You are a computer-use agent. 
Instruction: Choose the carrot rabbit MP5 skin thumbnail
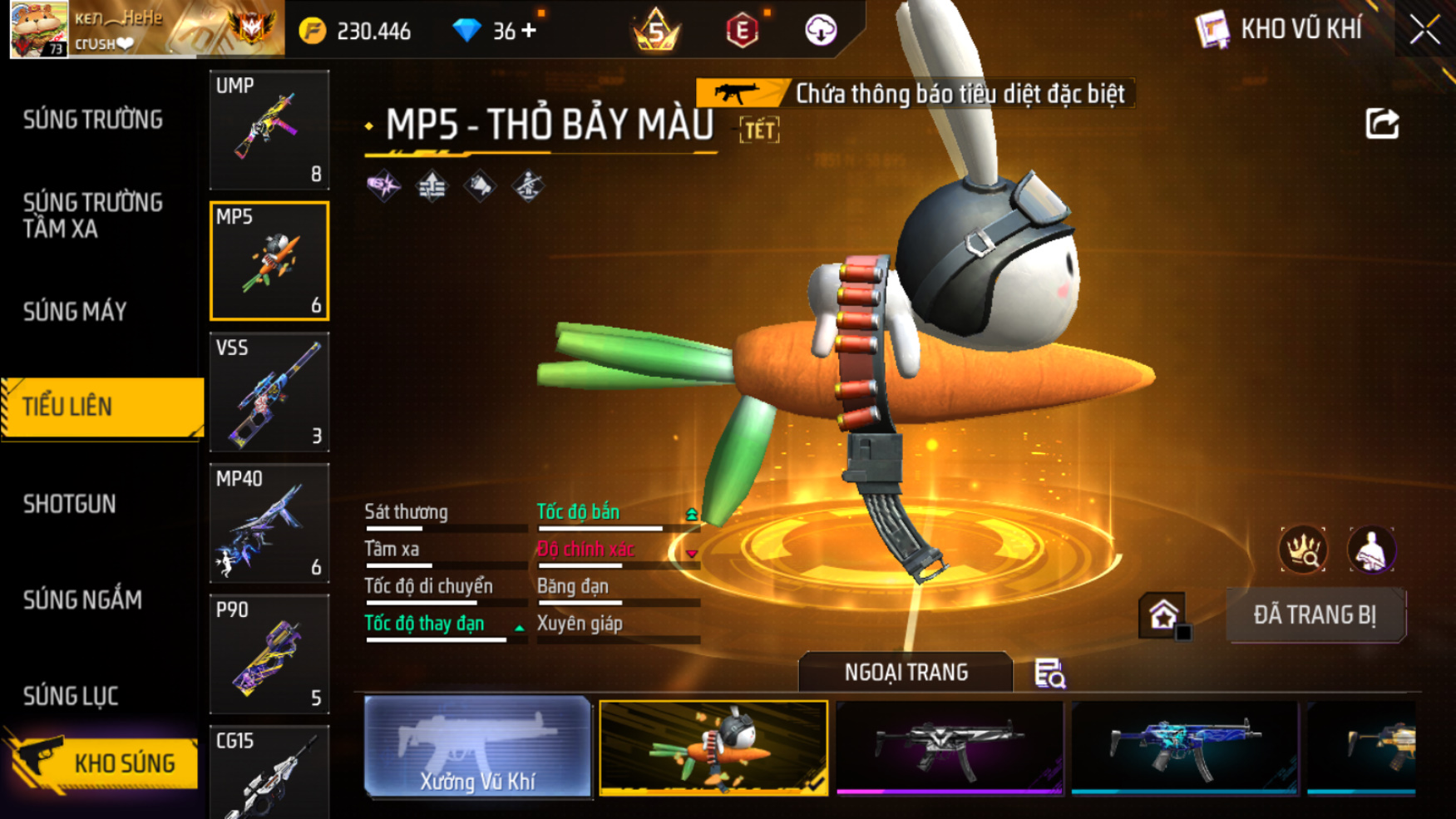713,747
